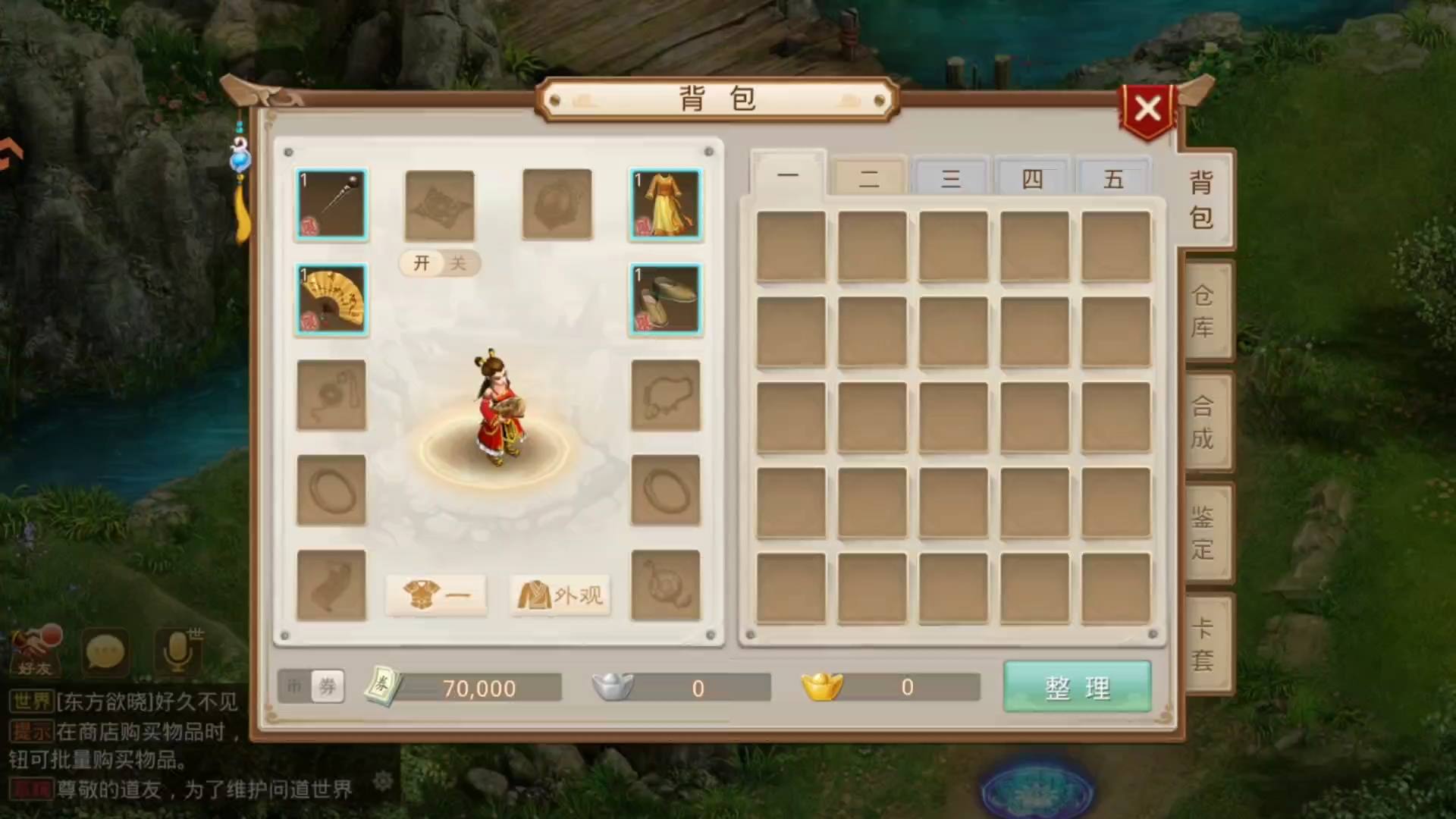This screenshot has height=819, width=1456.
Task: Toggle the 币/券 currency switch
Action: point(311,687)
